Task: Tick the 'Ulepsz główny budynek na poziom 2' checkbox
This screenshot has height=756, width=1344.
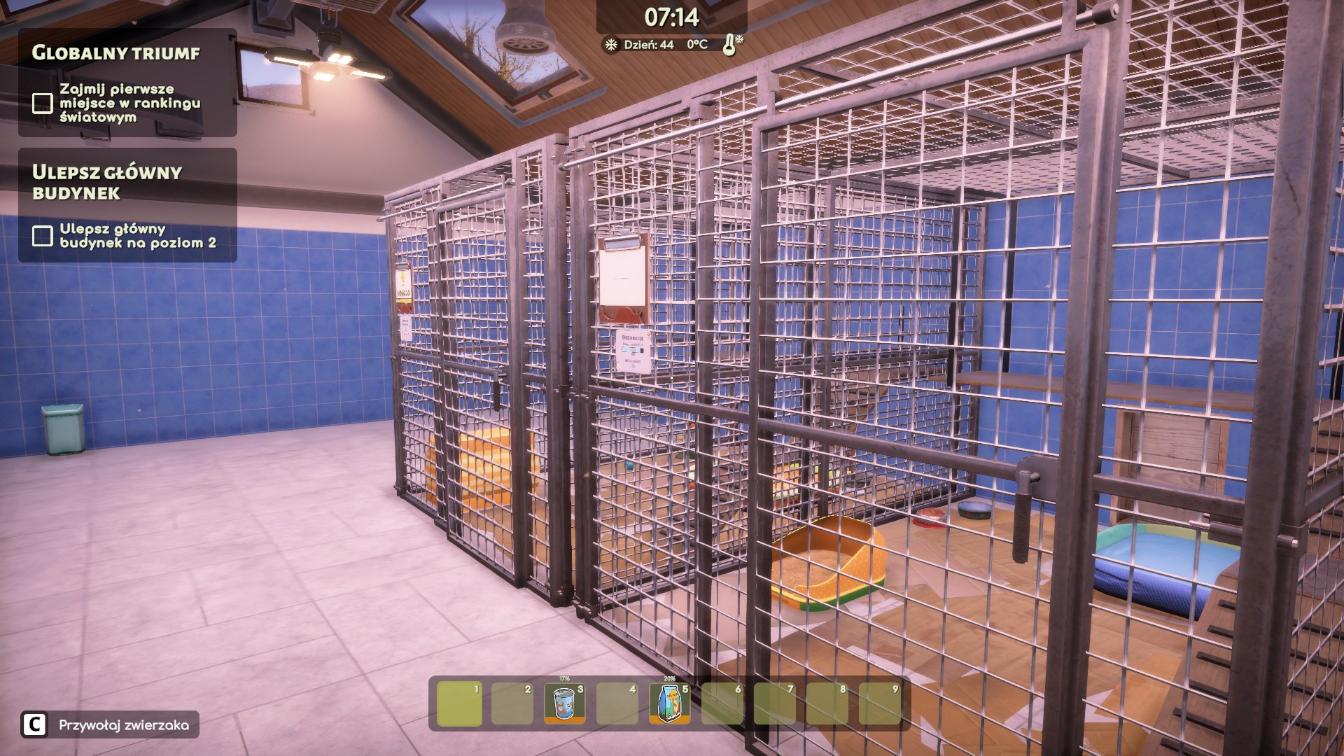Action: (42, 235)
